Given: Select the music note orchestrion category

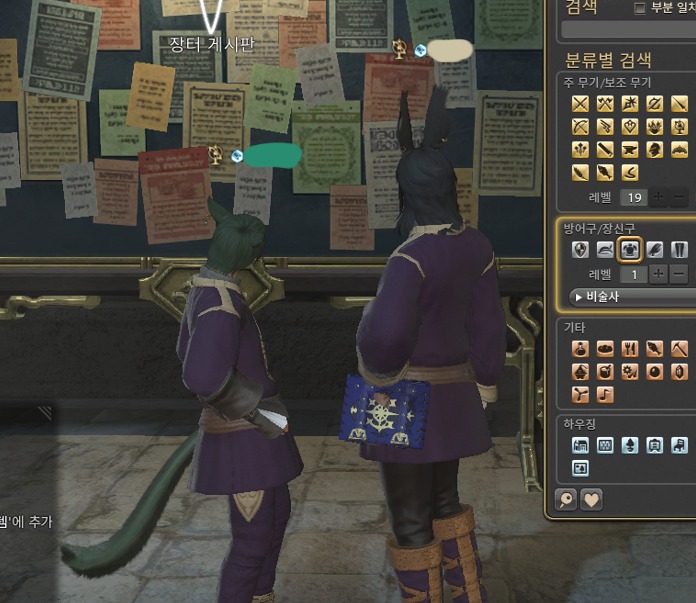Looking at the screenshot, I should [x=605, y=395].
